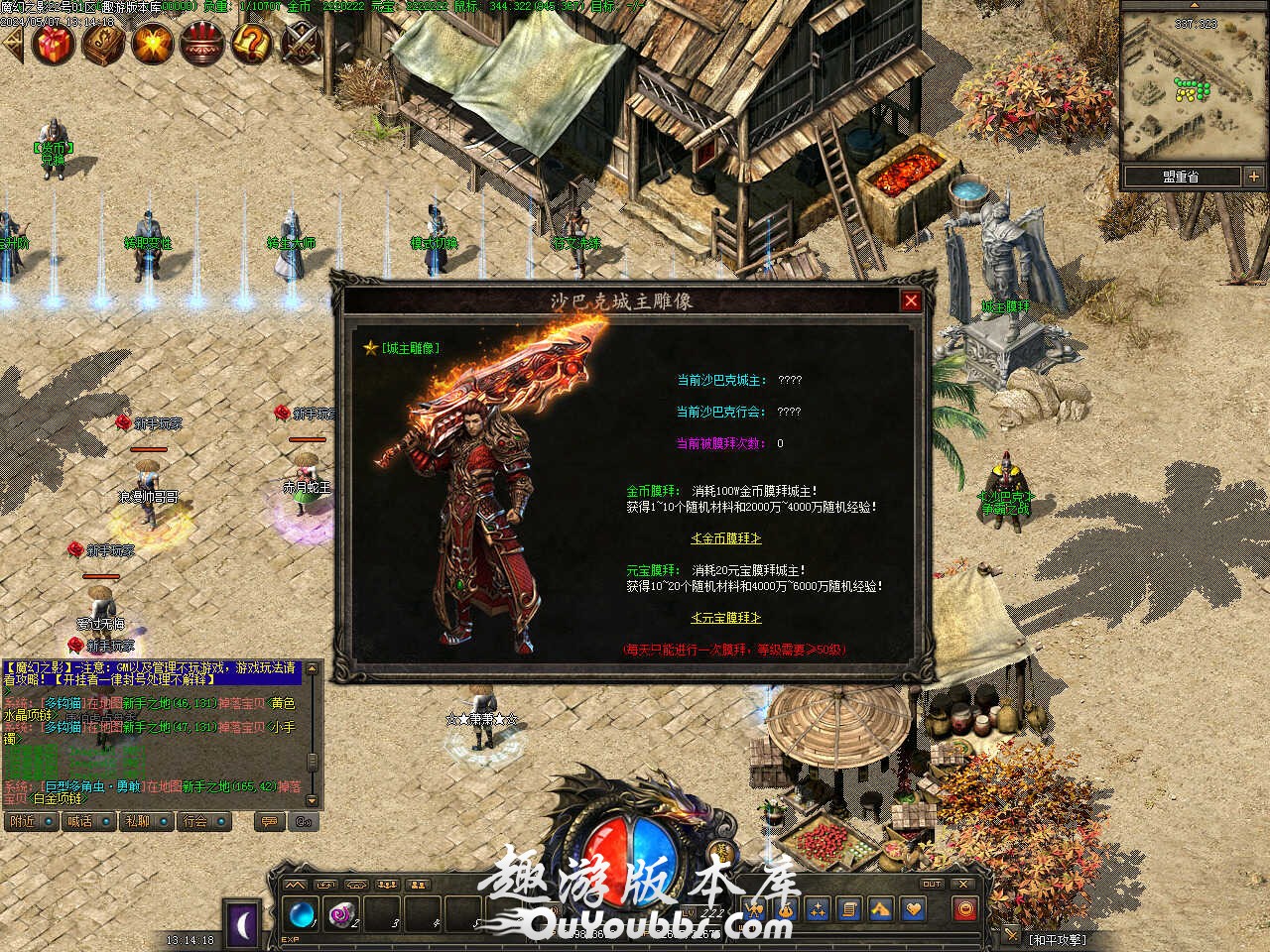Screen dimensions: 1270x952
Task: Open the heart icon on the bottom bar
Action: [x=912, y=908]
